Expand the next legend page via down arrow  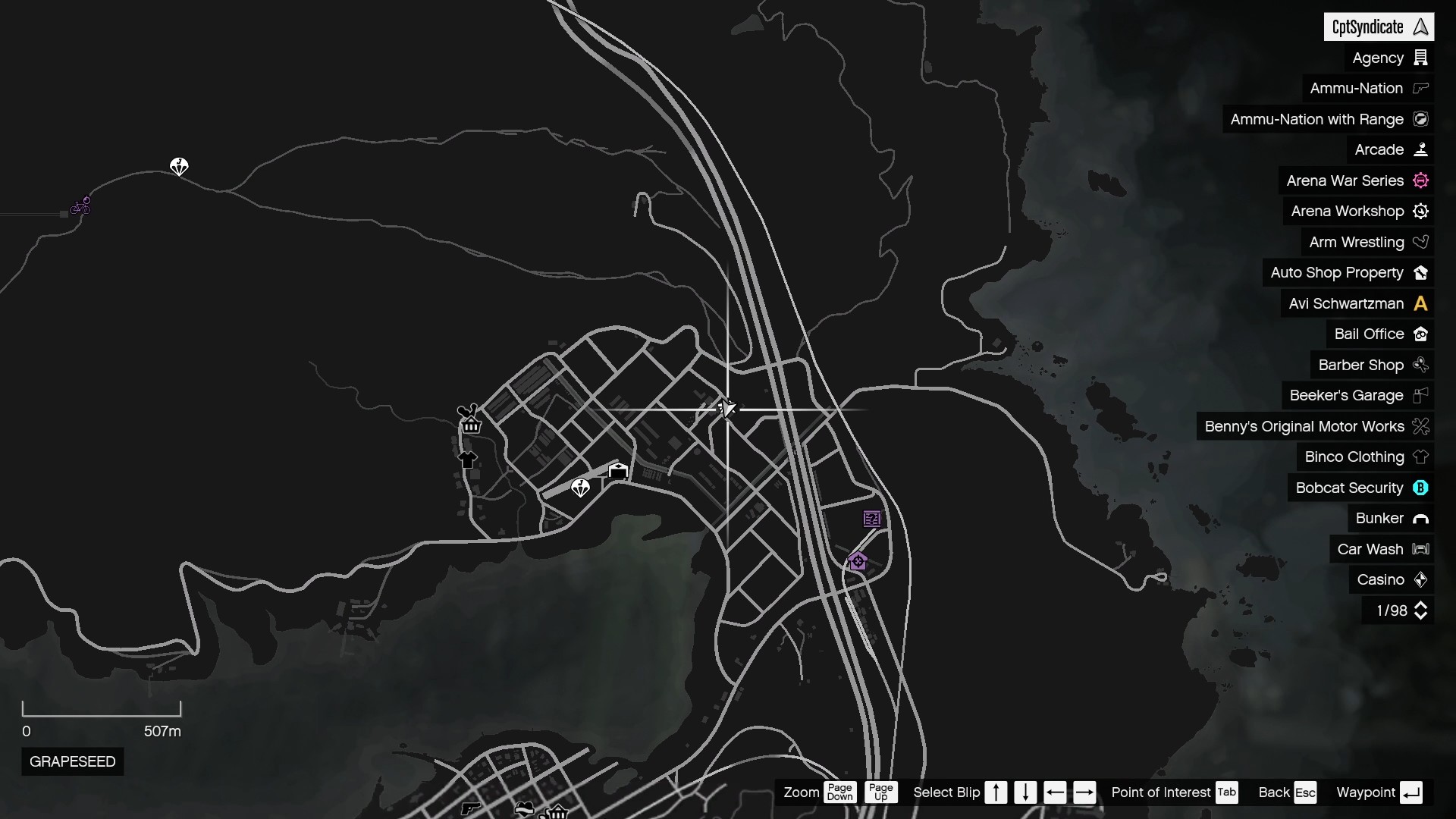(1422, 617)
